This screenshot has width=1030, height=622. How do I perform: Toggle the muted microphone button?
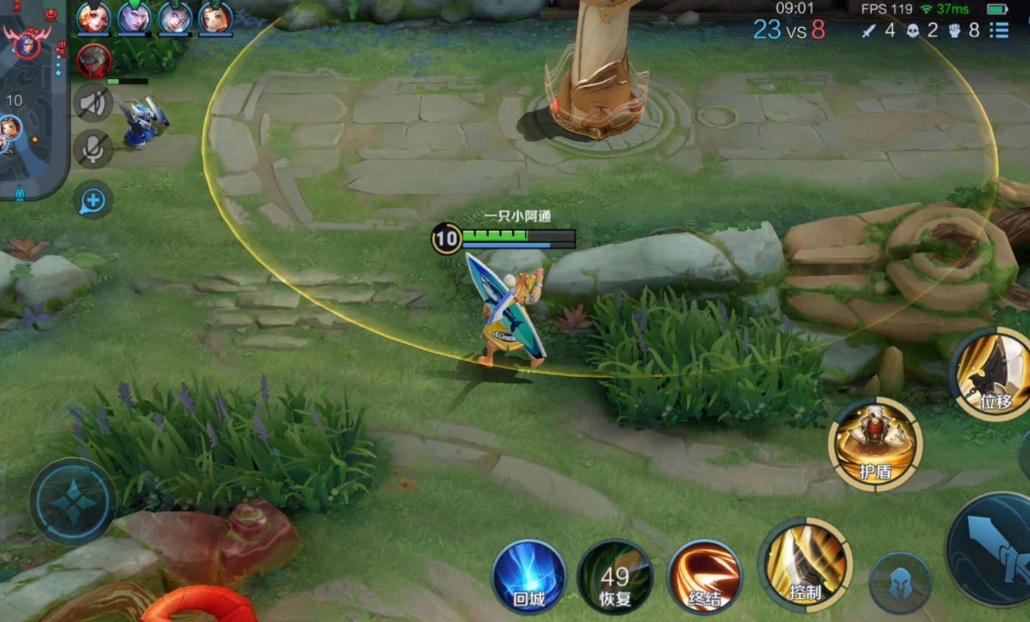[93, 149]
